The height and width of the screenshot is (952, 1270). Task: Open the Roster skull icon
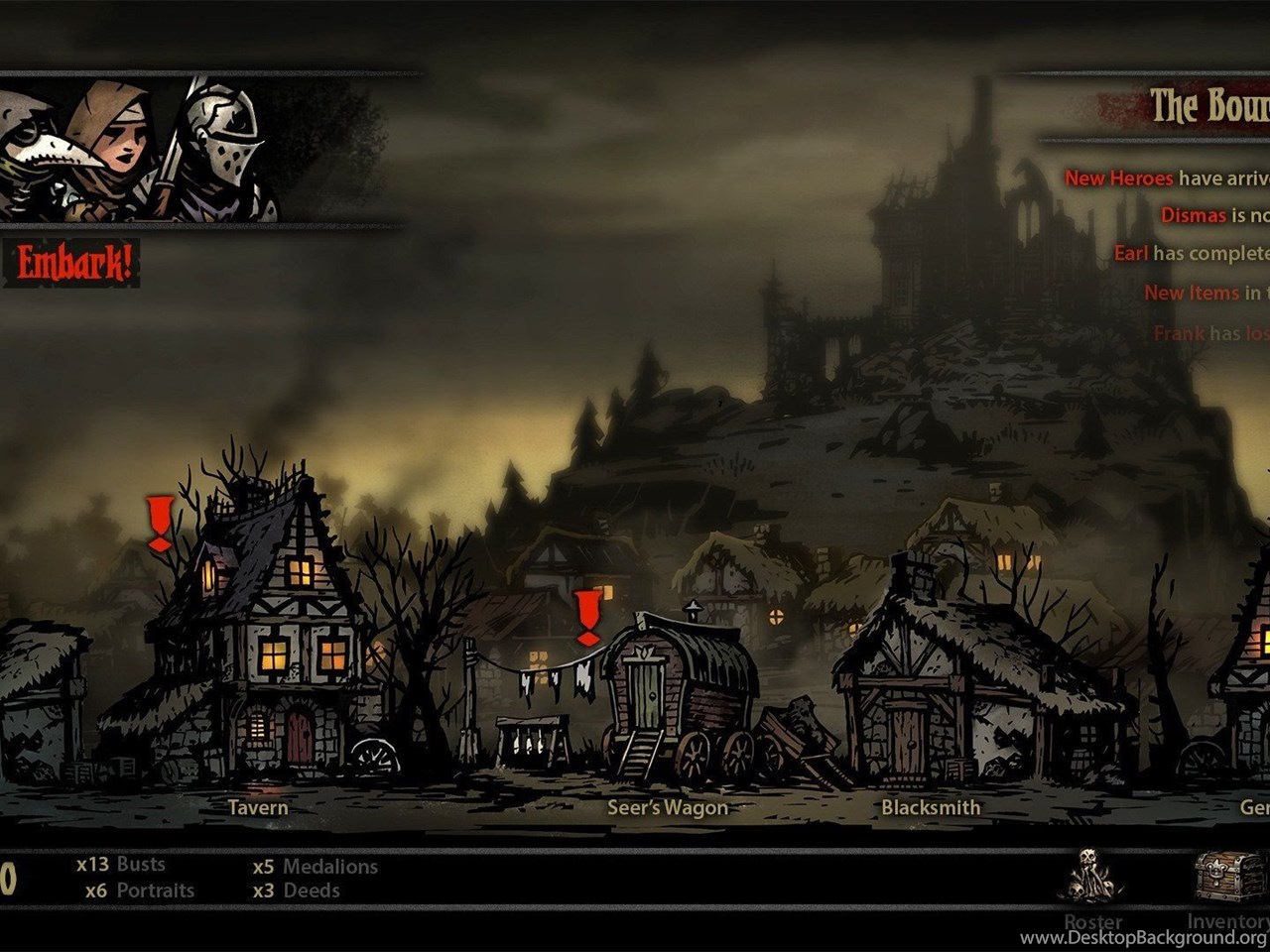coord(1092,877)
